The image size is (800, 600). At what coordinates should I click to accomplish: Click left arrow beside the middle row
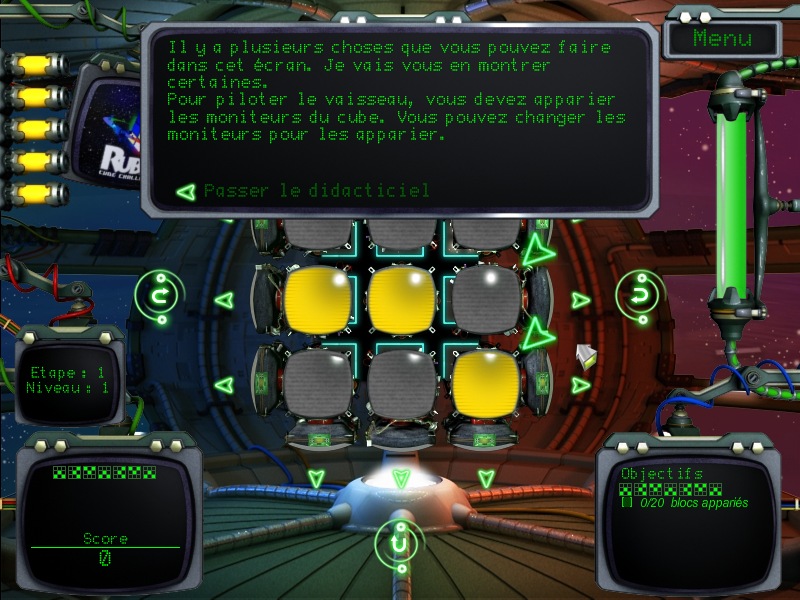coord(224,299)
